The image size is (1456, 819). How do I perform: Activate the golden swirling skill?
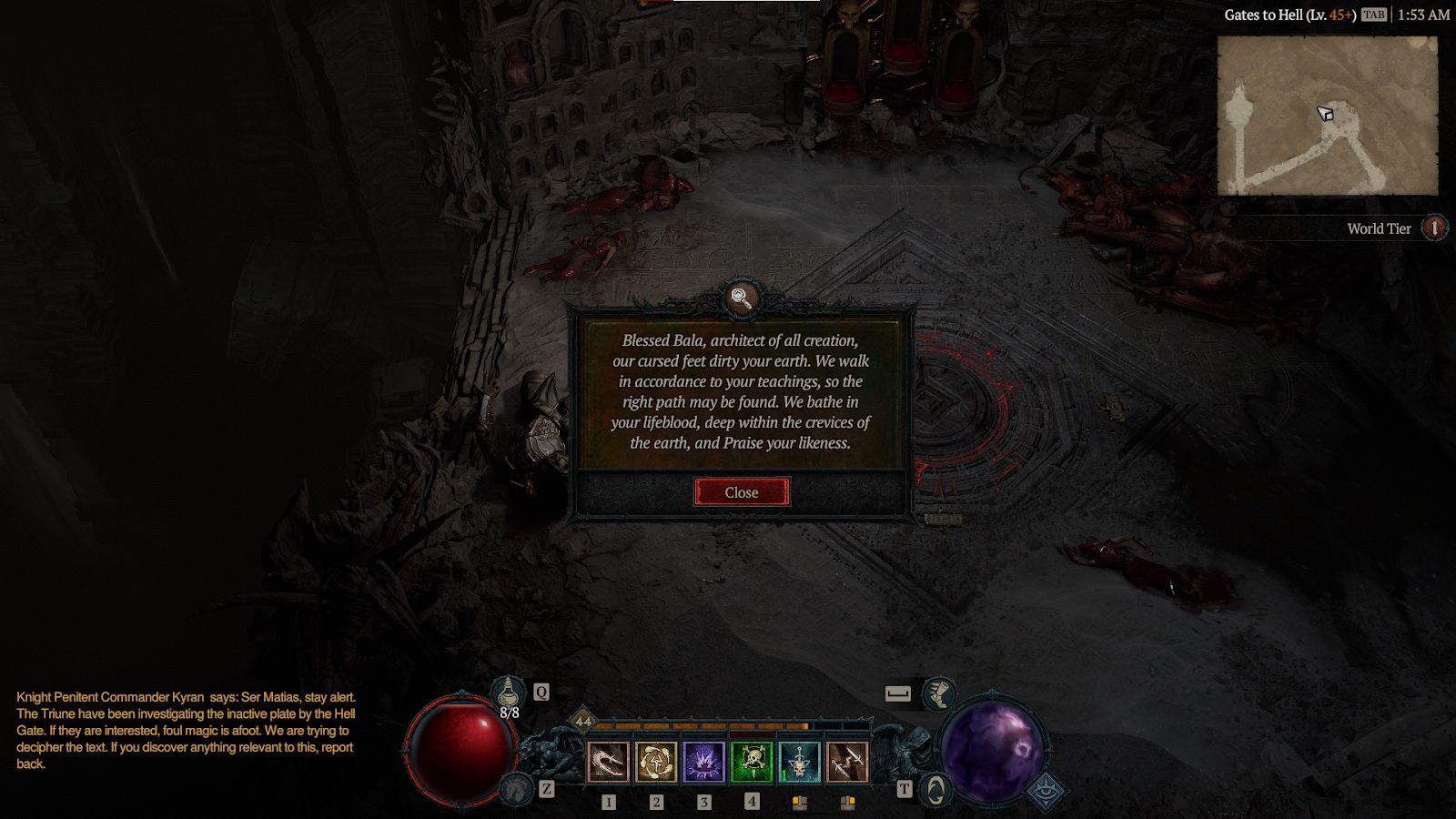tap(656, 762)
